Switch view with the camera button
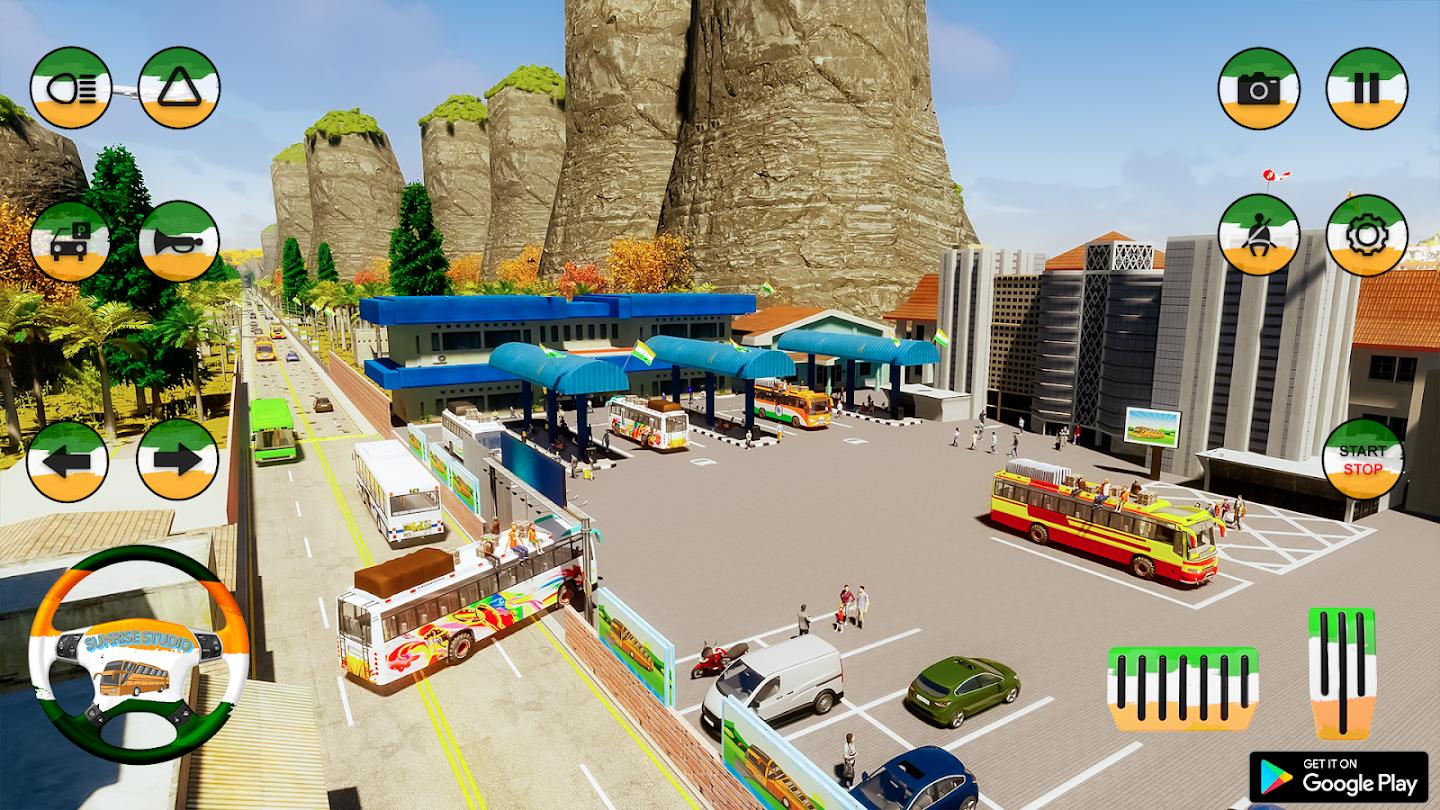1440x810 pixels. pos(1258,88)
